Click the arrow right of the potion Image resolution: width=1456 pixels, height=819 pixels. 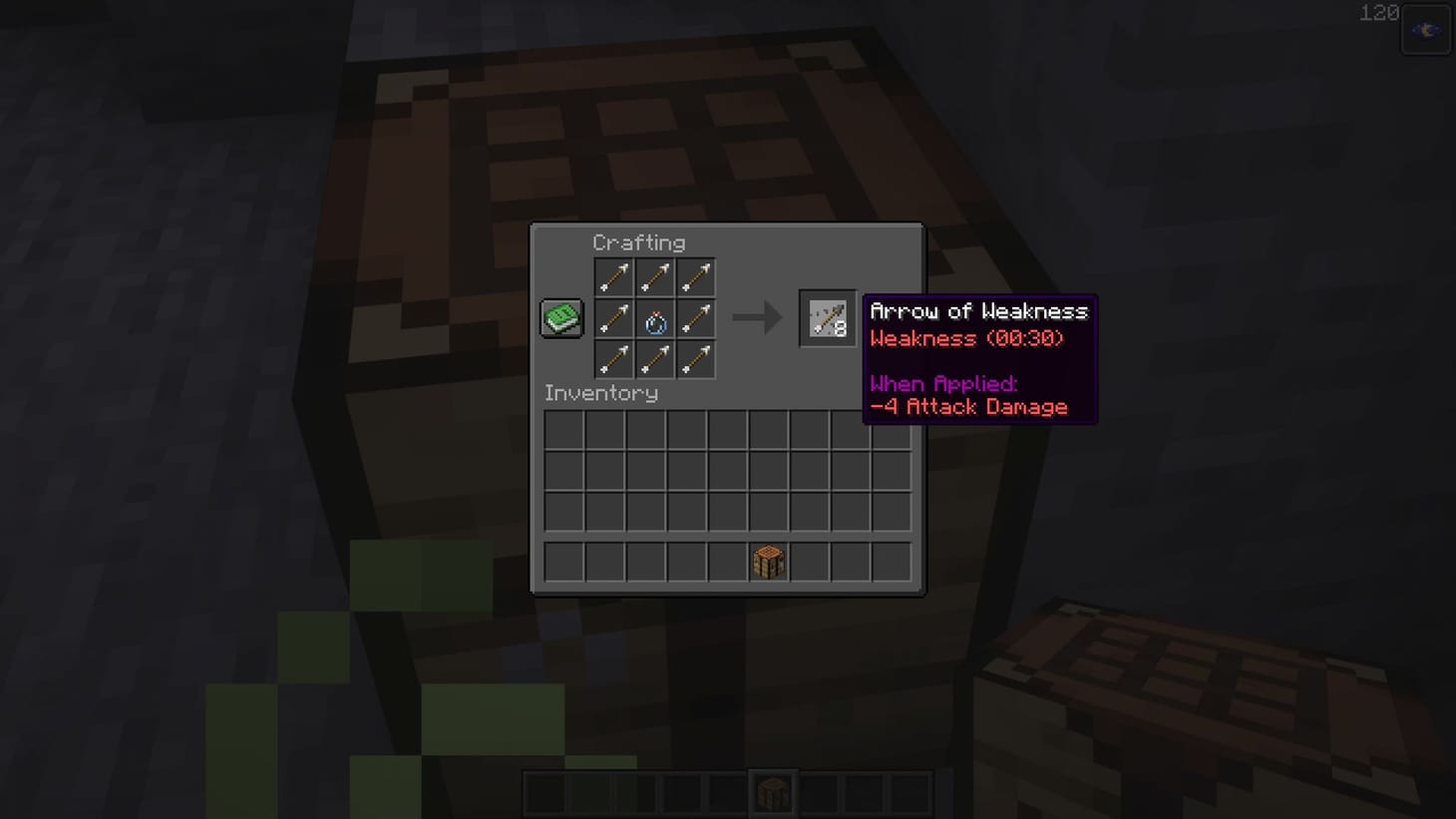(696, 318)
